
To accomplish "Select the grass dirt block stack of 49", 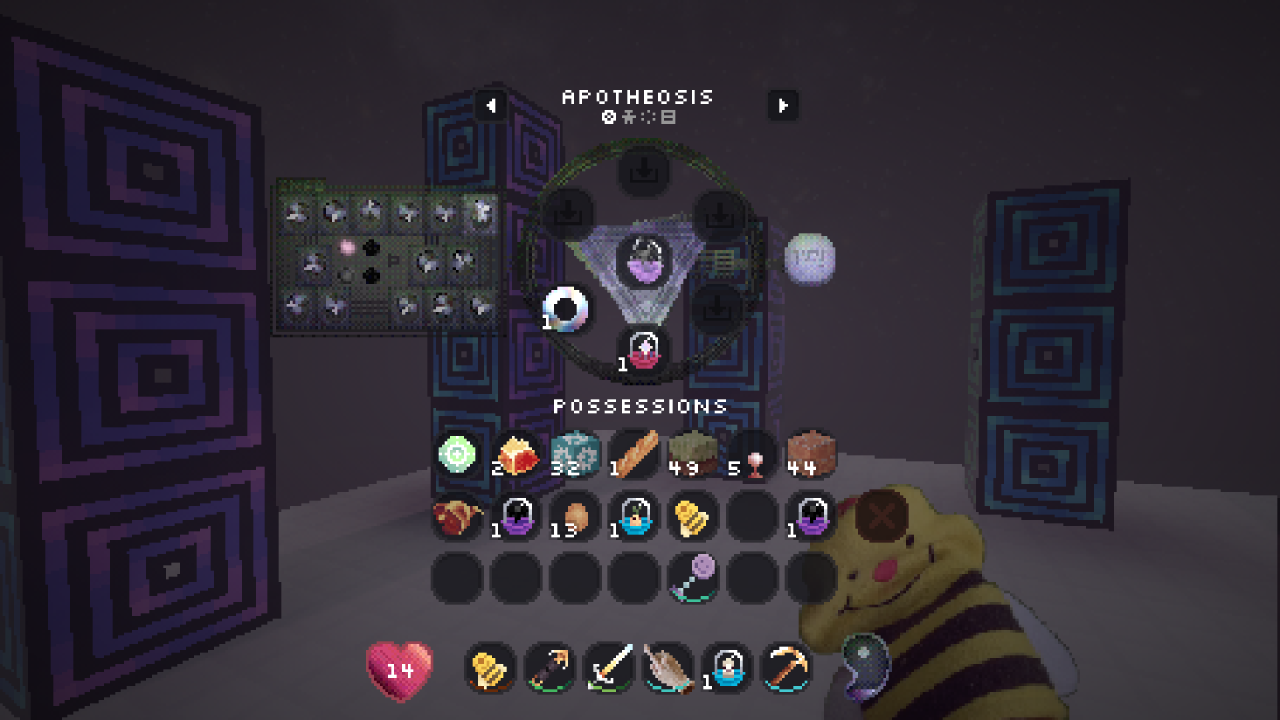I will tap(693, 456).
